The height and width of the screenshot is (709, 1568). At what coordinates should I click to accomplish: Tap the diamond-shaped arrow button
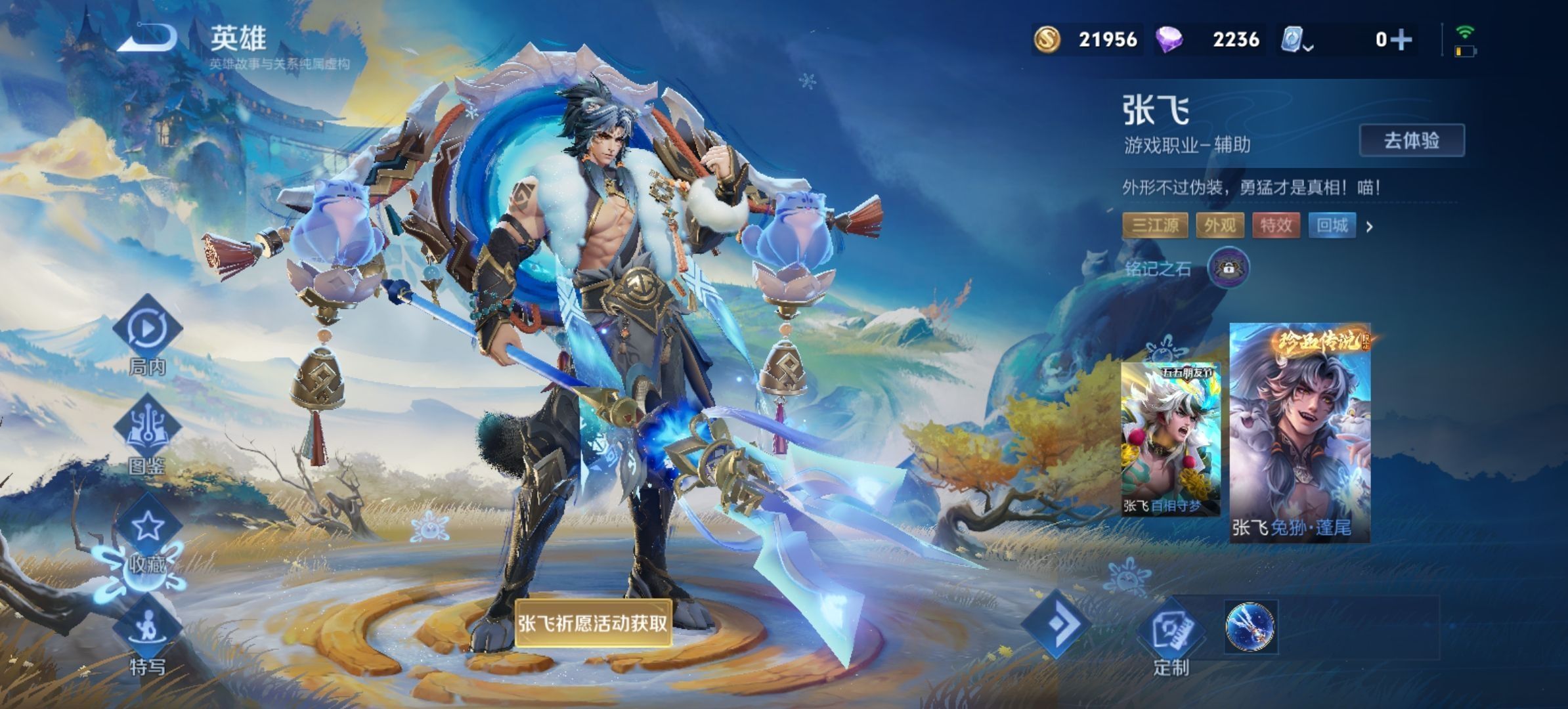1058,624
